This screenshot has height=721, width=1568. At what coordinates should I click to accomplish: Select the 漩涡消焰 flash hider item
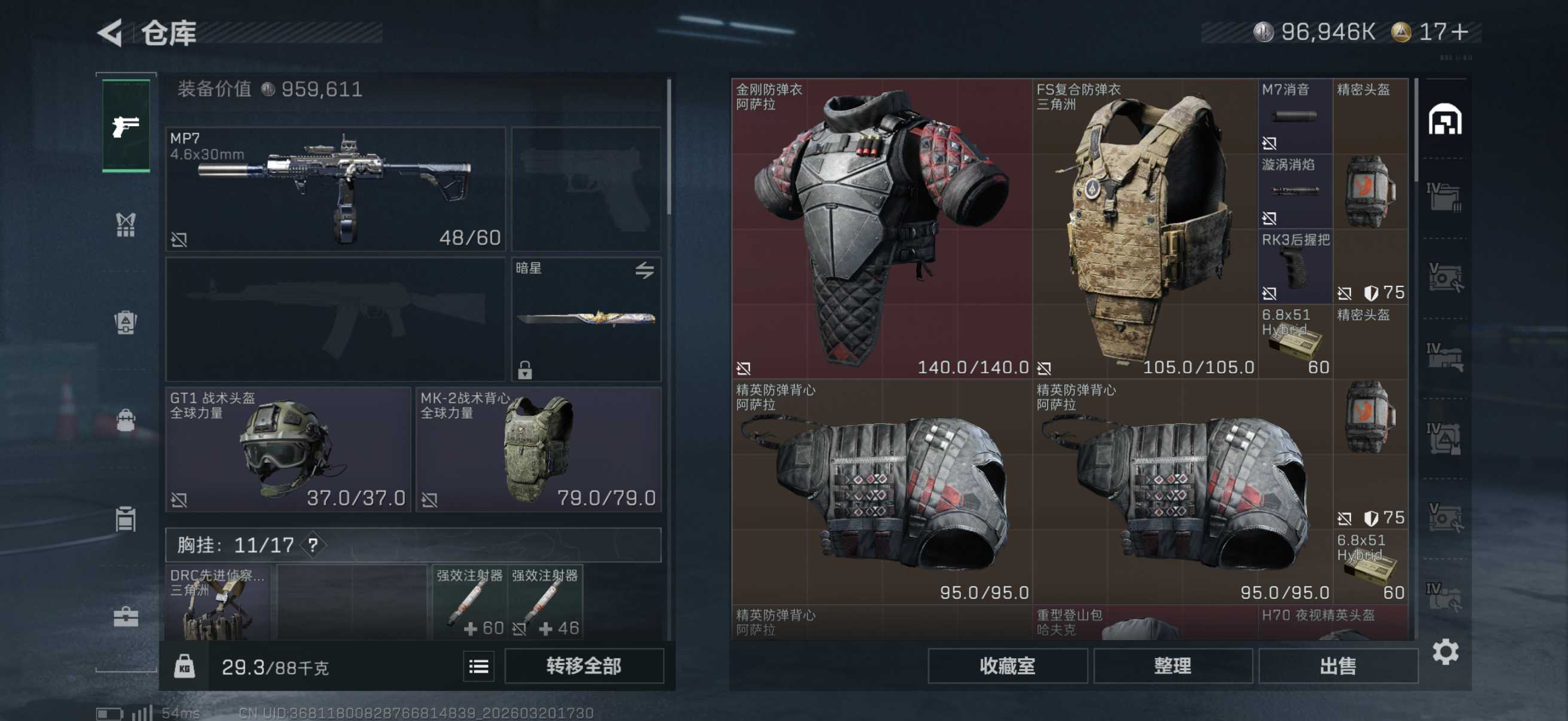[1295, 191]
